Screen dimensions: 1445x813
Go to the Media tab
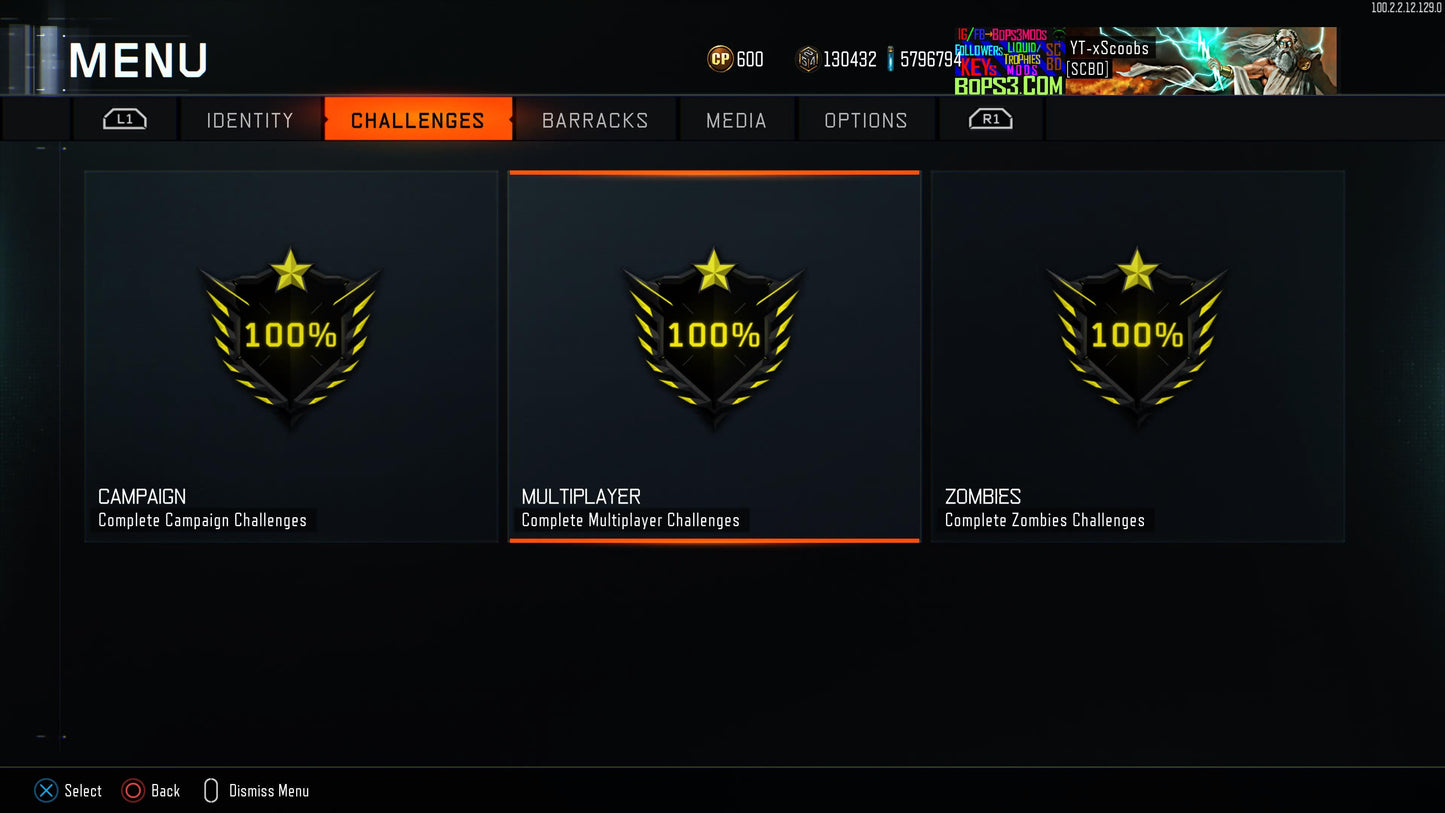736,120
